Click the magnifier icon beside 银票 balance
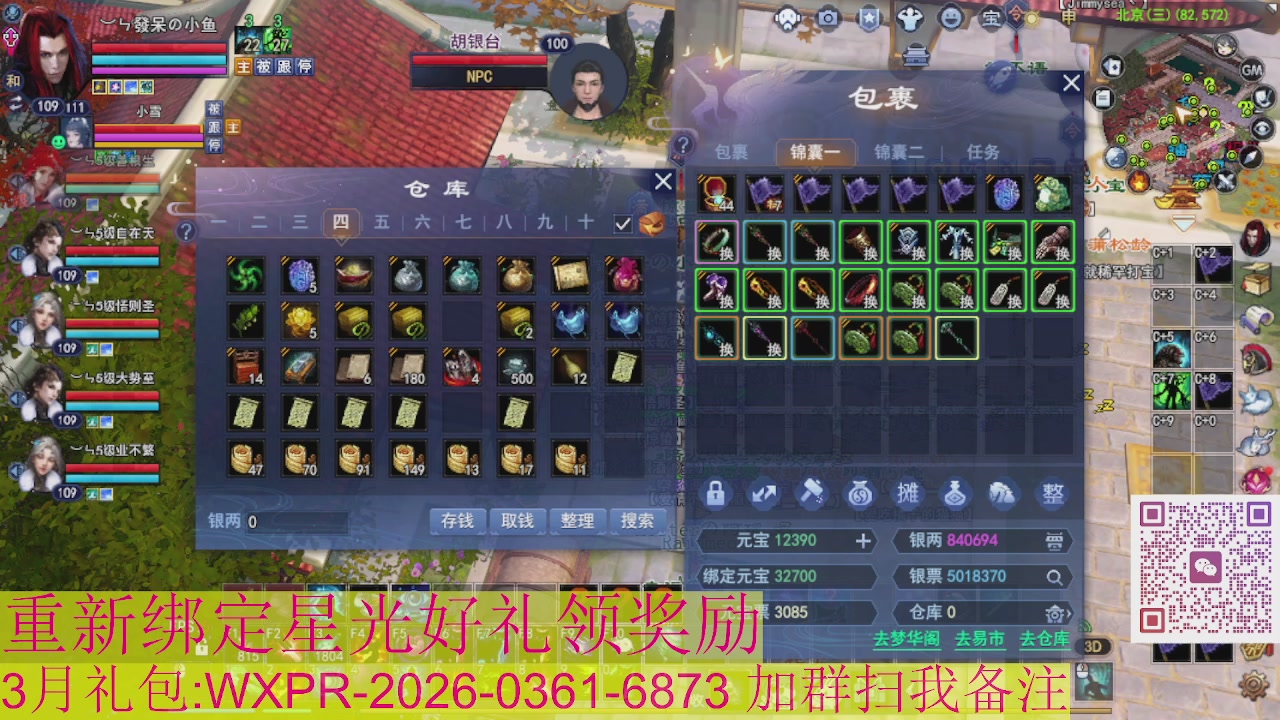 tap(1054, 577)
